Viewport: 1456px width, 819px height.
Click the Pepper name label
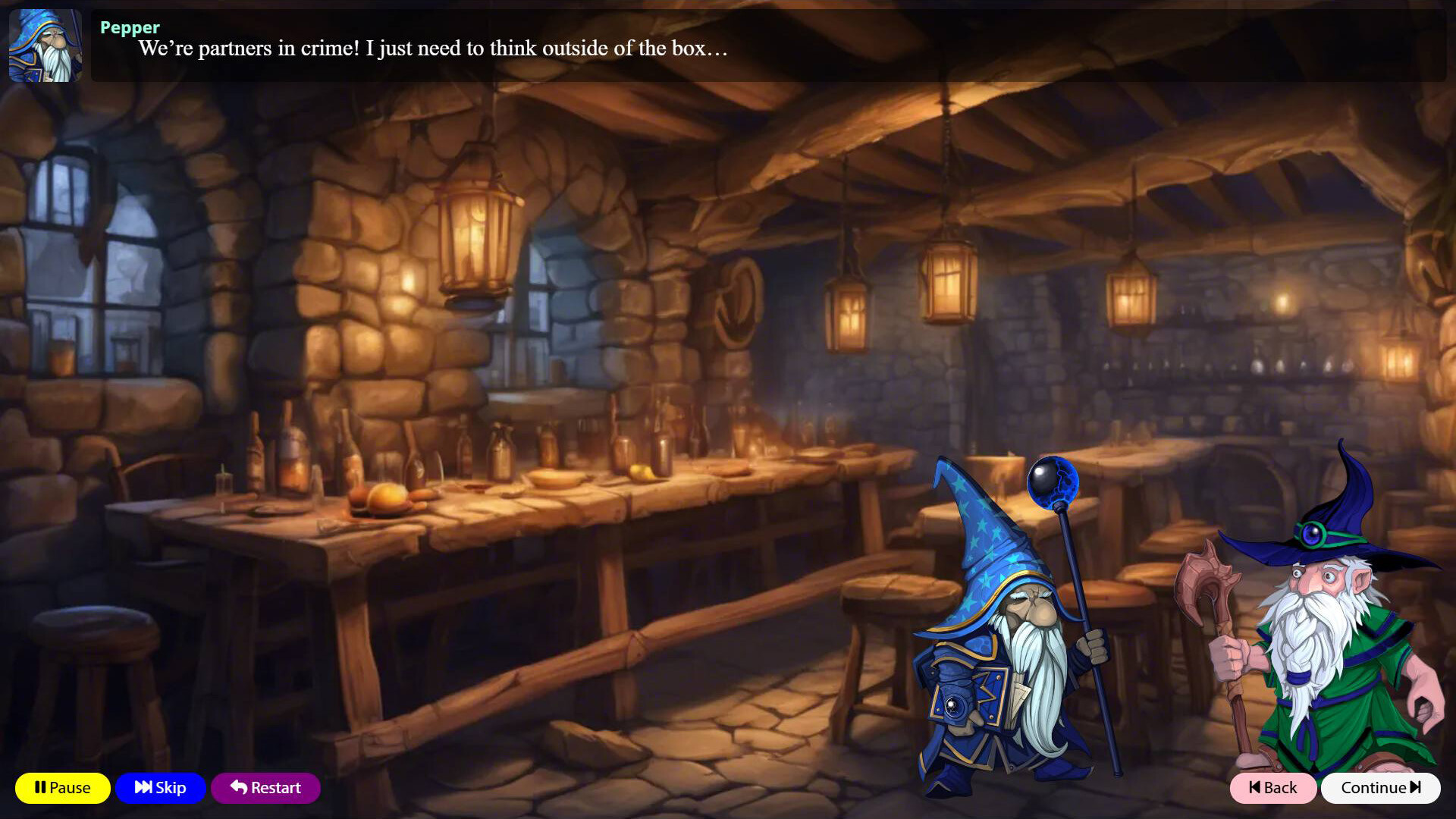coord(129,28)
